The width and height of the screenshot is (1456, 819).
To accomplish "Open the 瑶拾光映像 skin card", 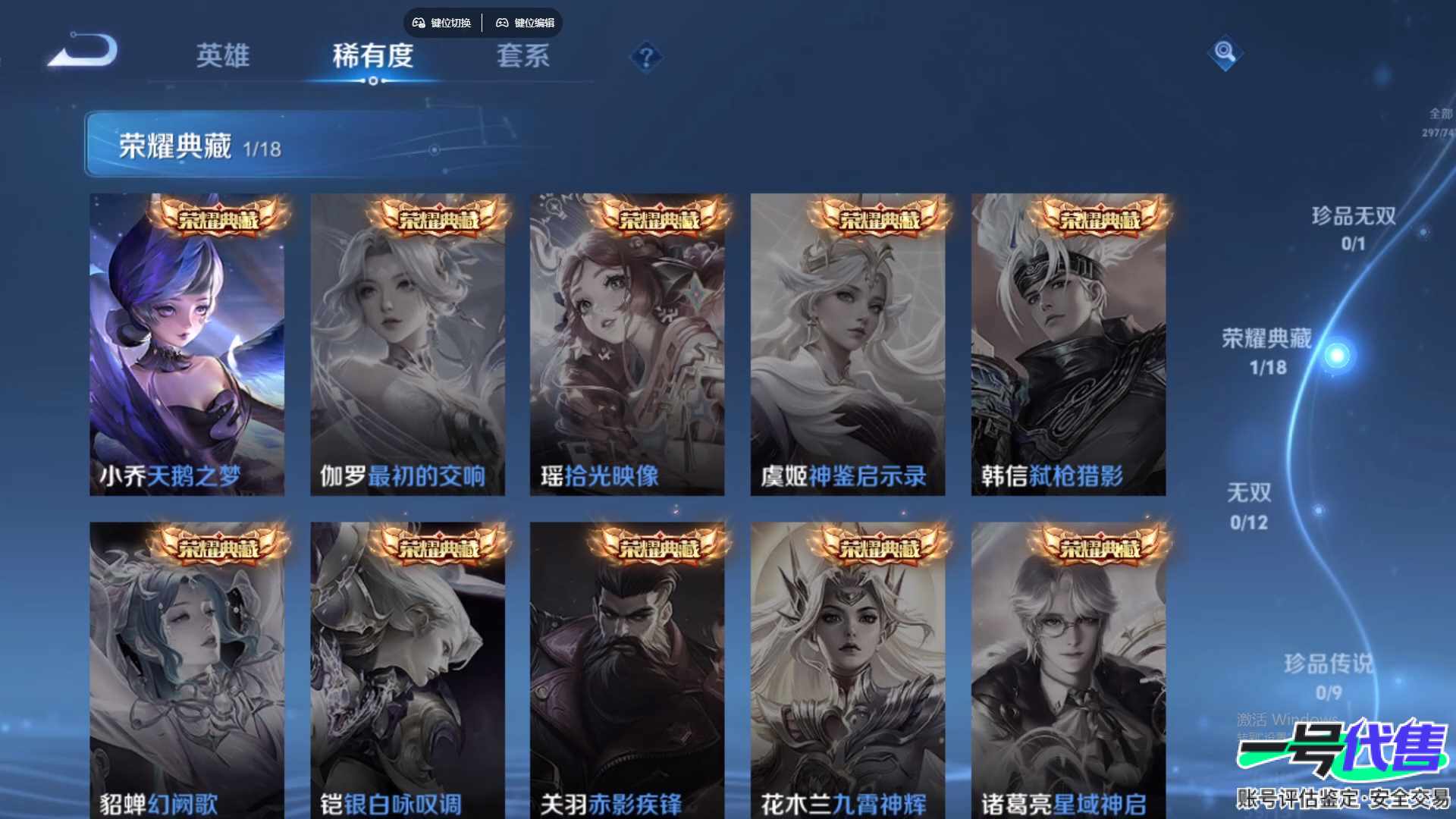I will [627, 345].
